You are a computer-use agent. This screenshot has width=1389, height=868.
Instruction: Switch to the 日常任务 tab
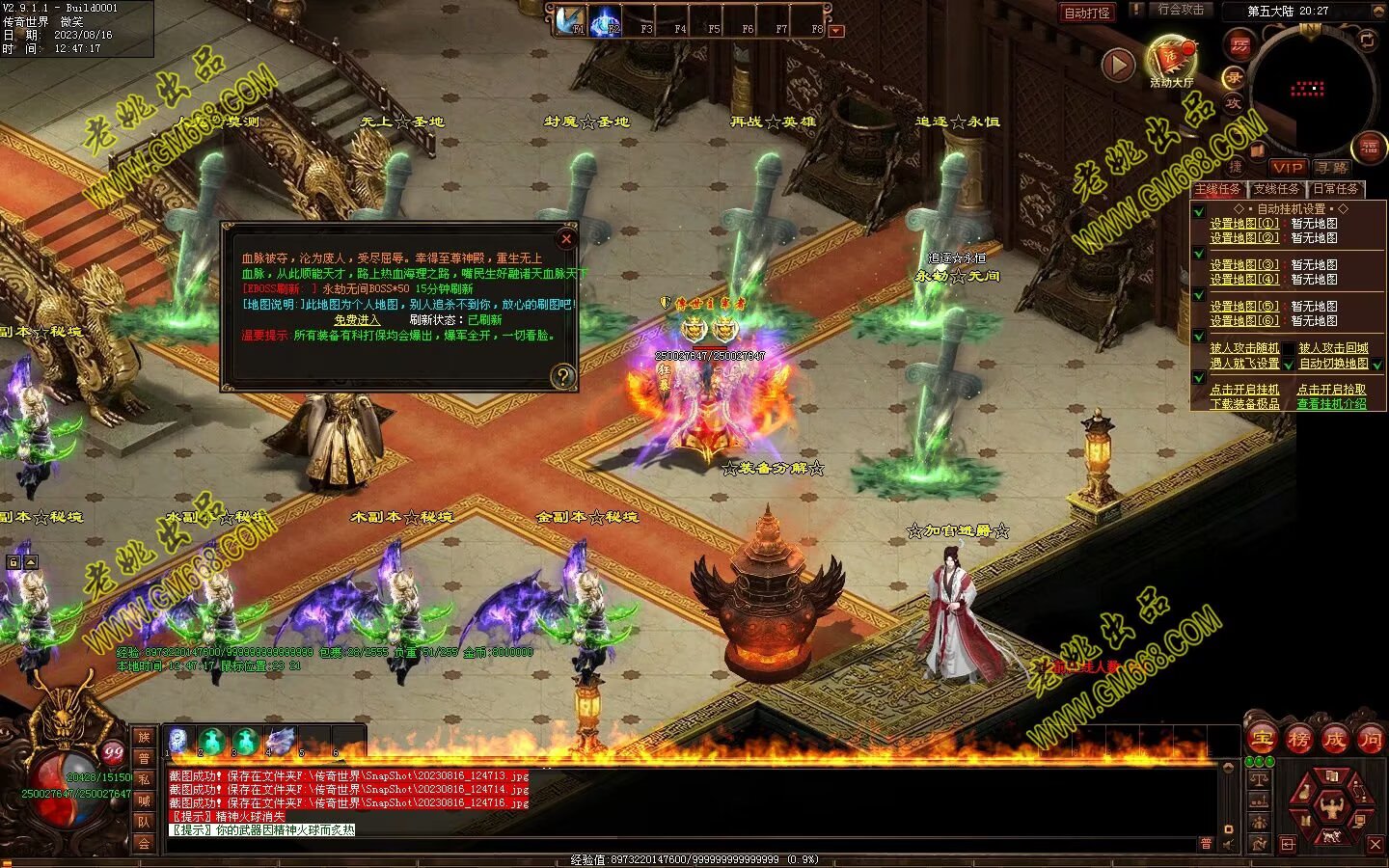(1336, 189)
